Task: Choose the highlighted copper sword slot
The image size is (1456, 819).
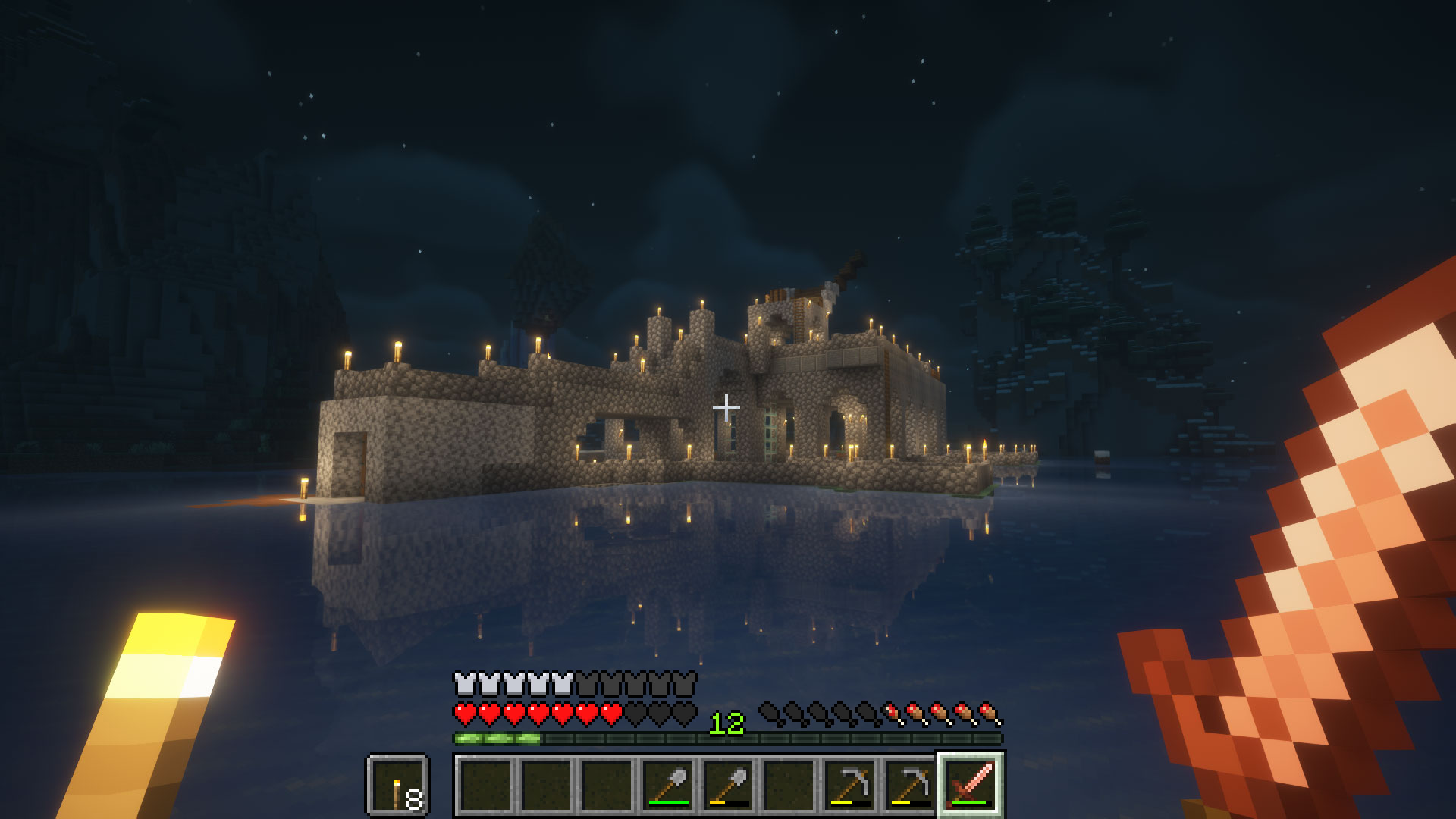Action: pos(971,785)
